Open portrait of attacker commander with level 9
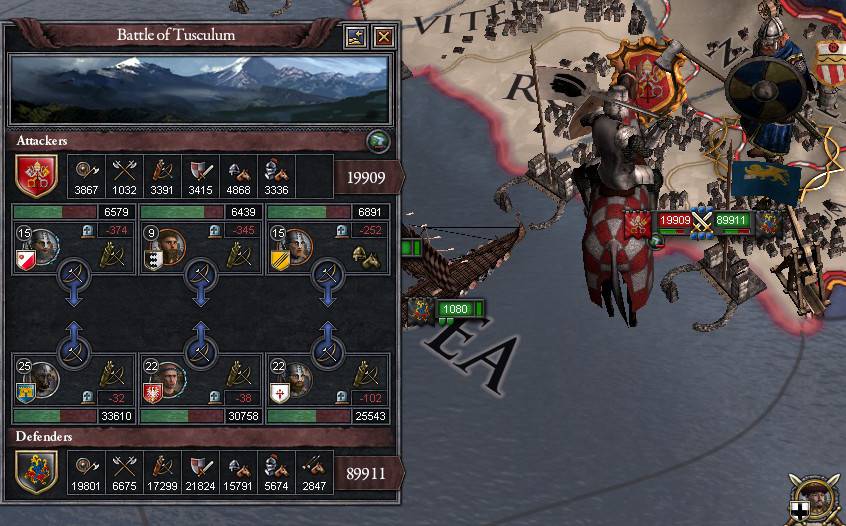This screenshot has width=846, height=526. 169,244
